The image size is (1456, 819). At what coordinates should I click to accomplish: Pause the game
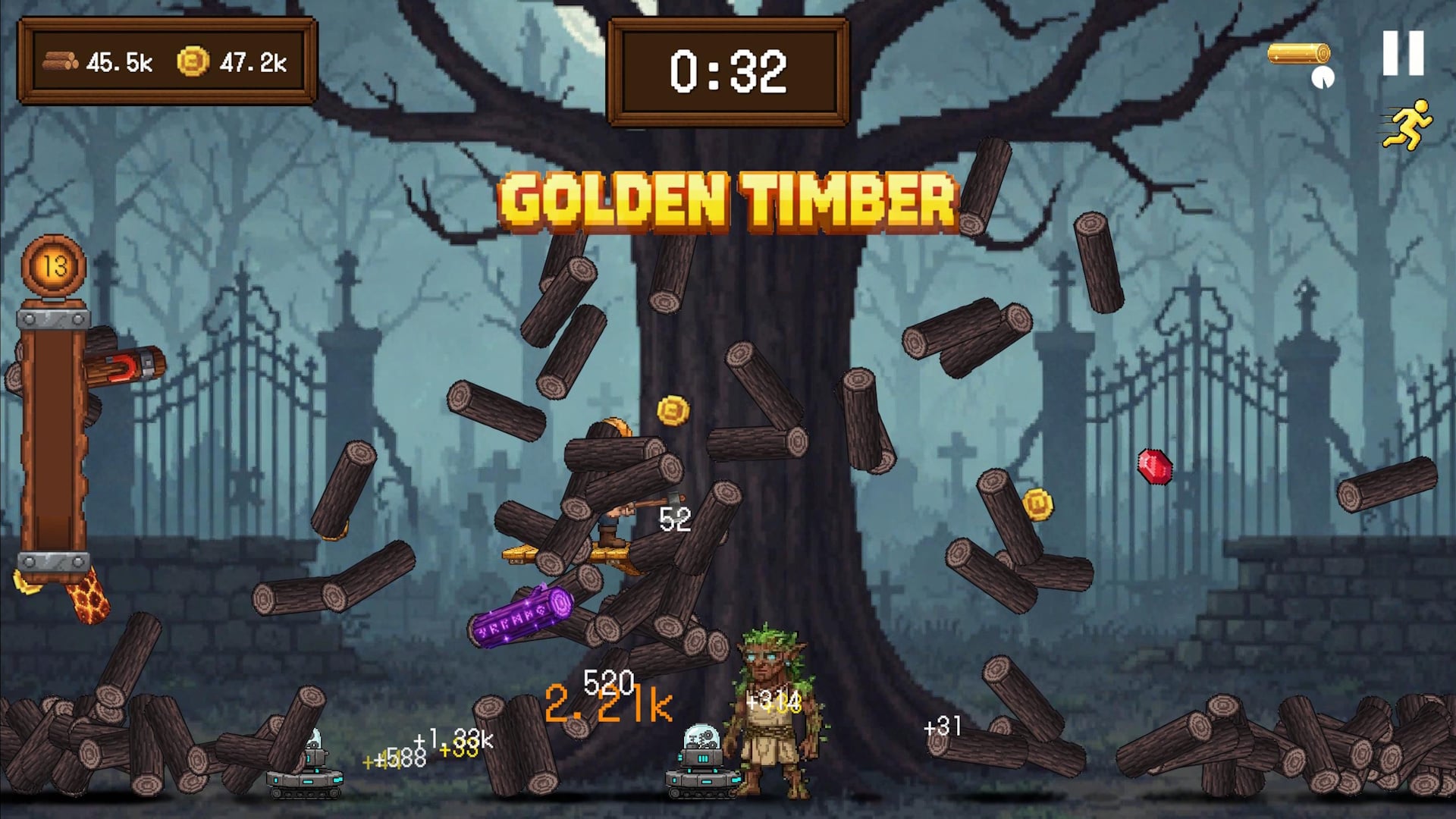click(x=1402, y=53)
